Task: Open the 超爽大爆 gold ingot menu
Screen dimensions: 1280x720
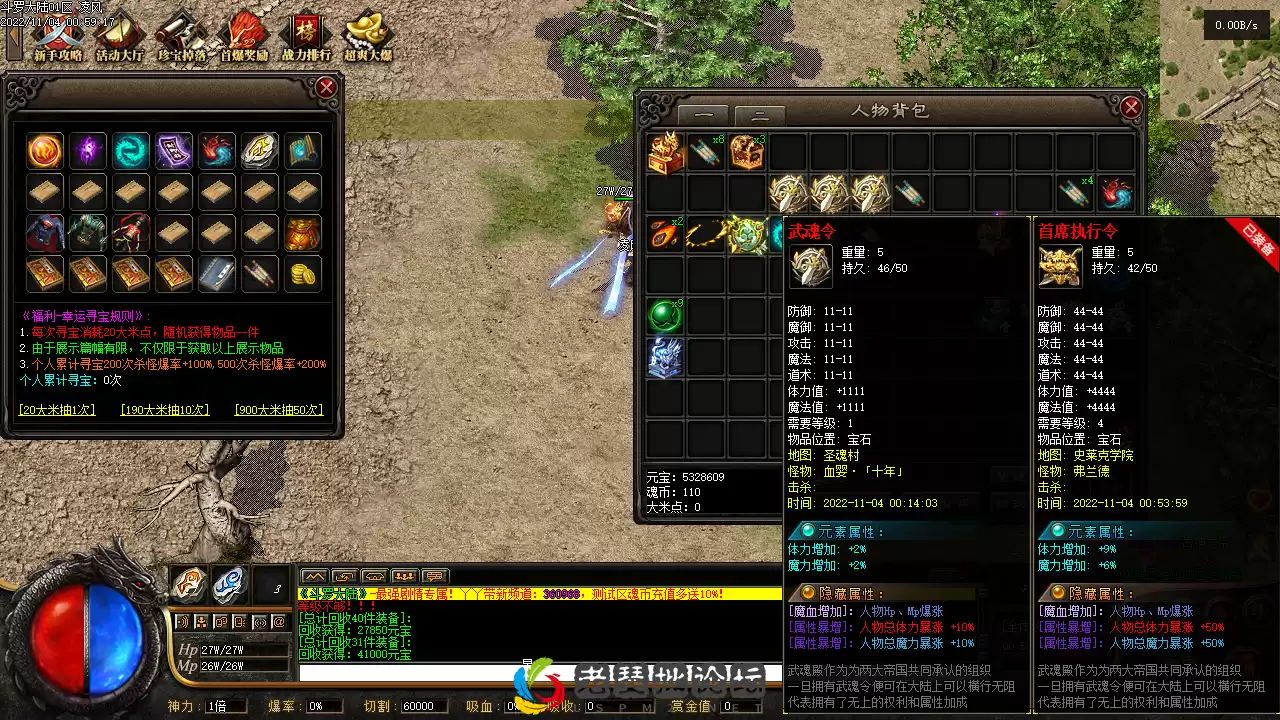Action: point(367,38)
